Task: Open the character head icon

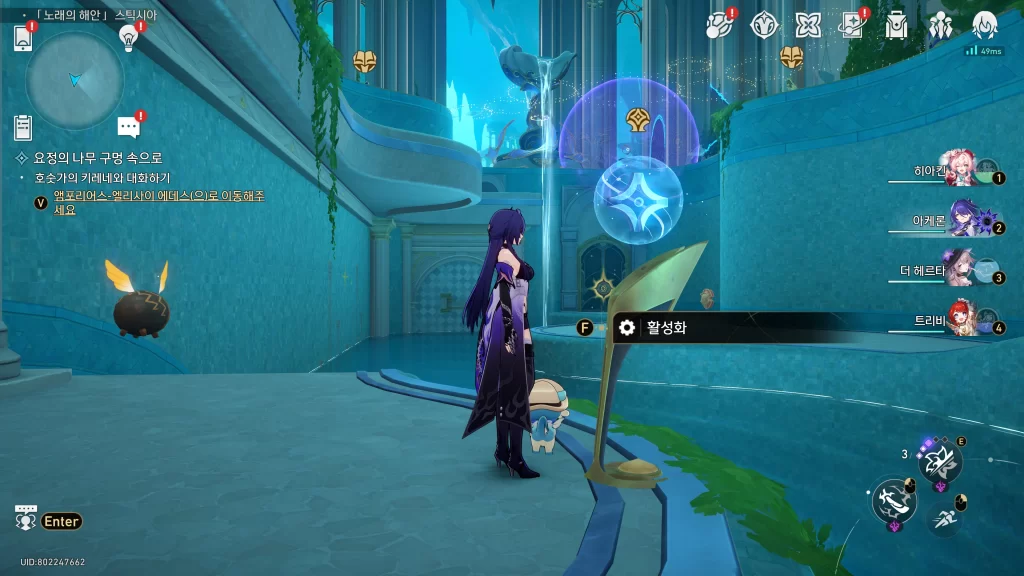Action: click(x=984, y=25)
